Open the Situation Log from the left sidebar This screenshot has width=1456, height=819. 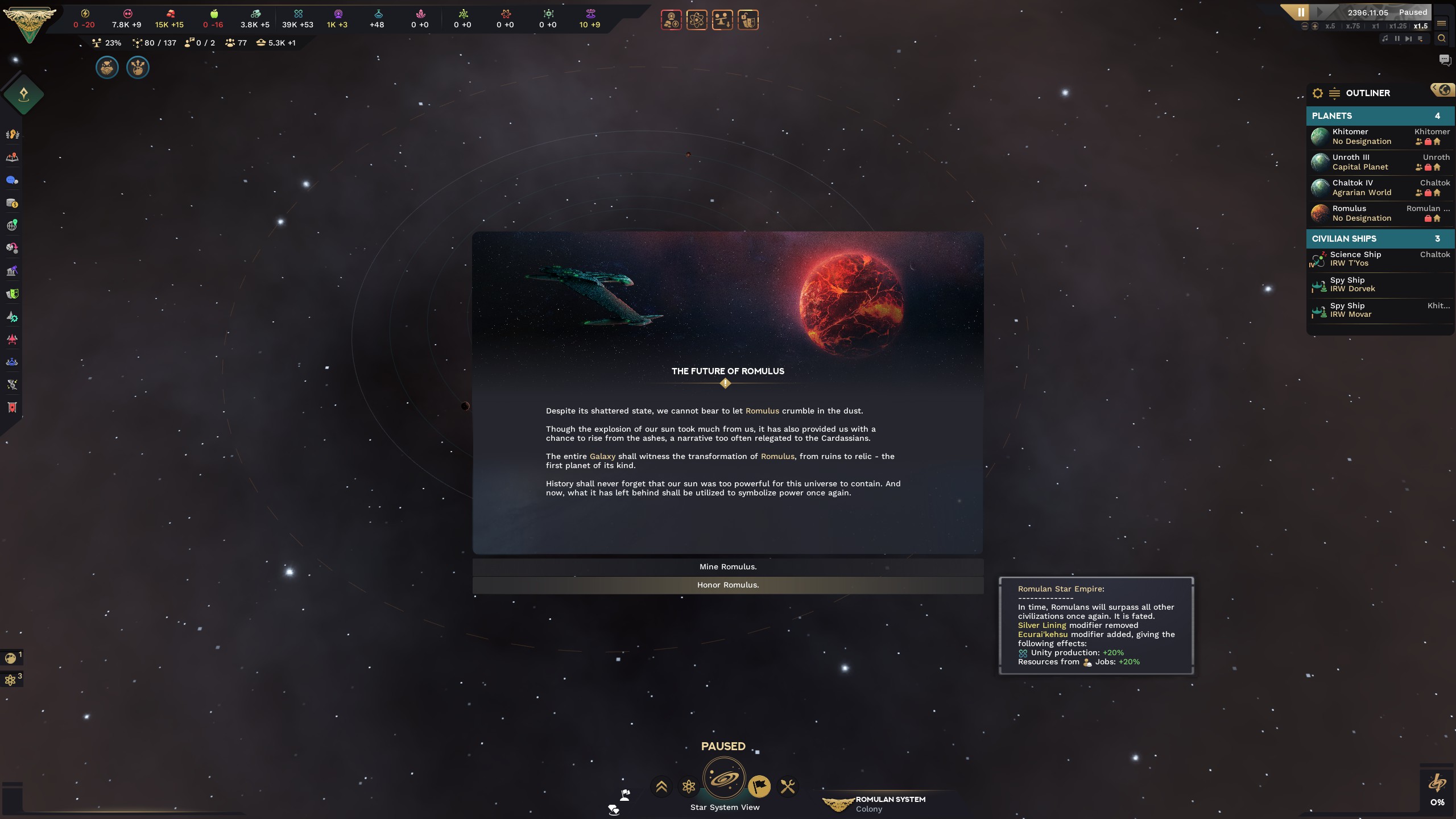[12, 158]
